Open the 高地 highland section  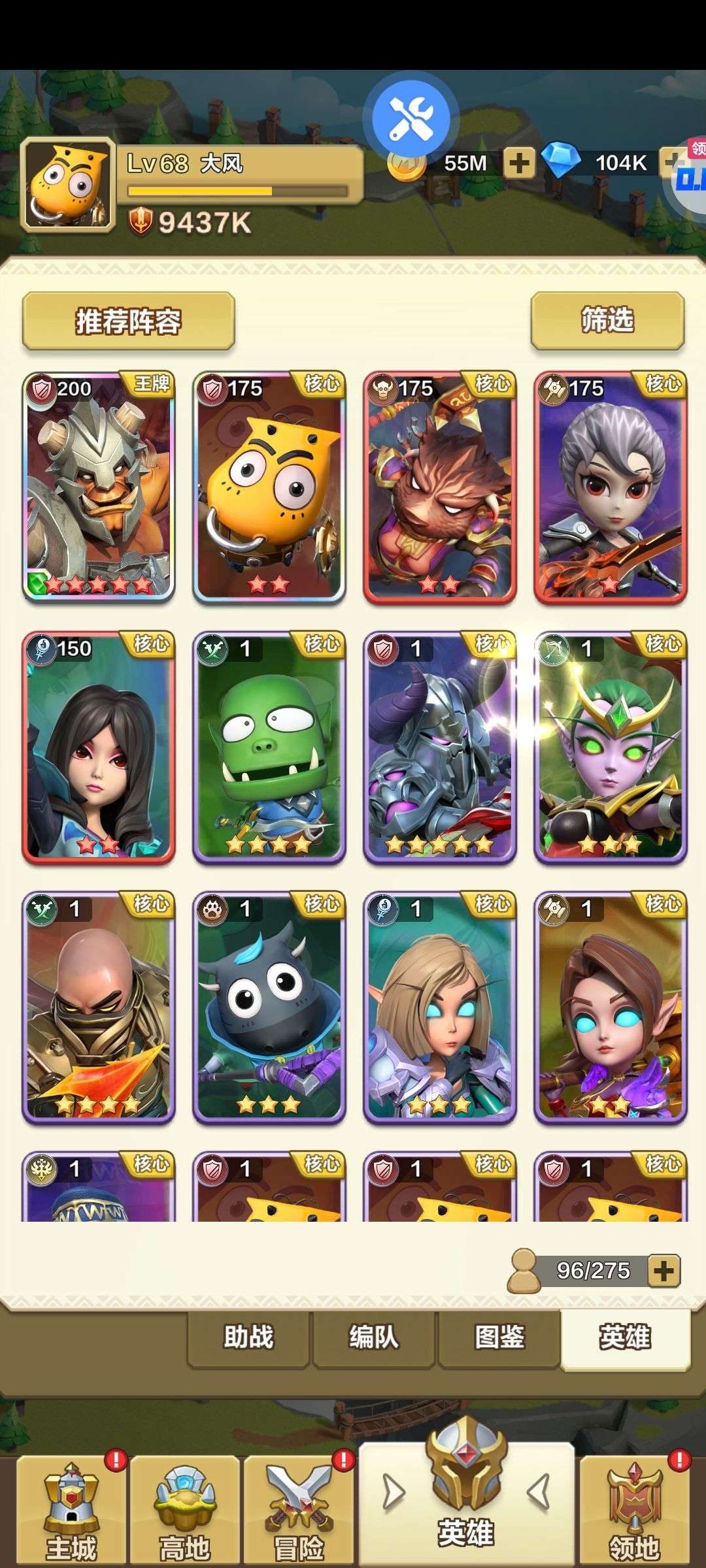(185, 1511)
